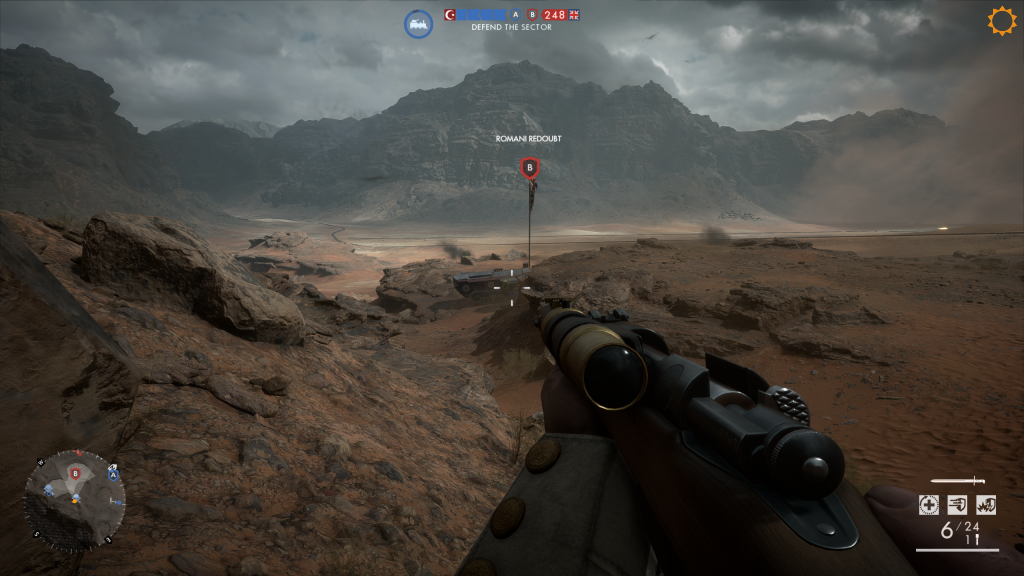This screenshot has height=576, width=1024.
Task: Select the Romani Redoubt B objective marker
Action: click(530, 168)
